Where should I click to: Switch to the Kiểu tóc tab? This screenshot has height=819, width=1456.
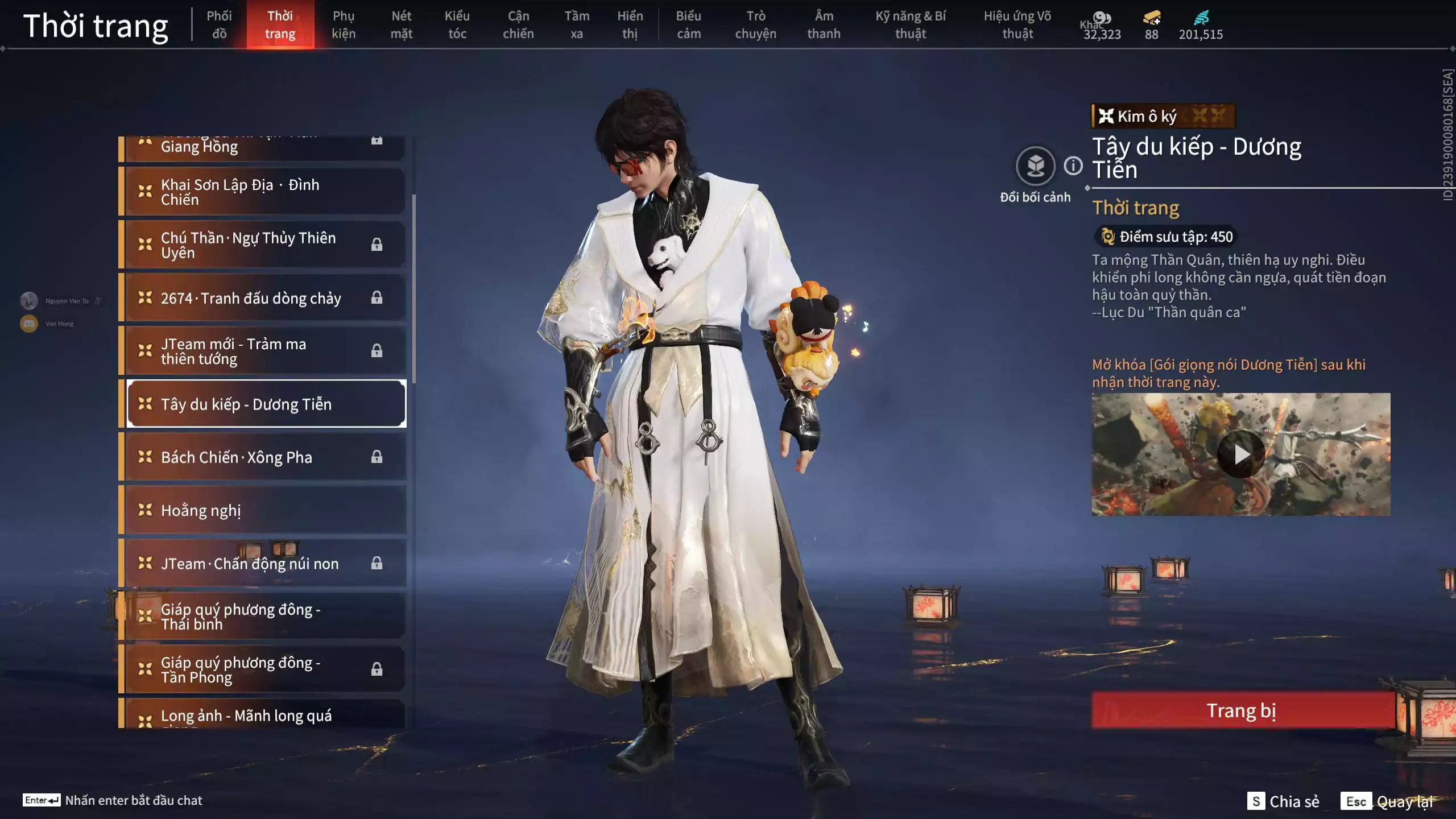pyautogui.click(x=457, y=24)
